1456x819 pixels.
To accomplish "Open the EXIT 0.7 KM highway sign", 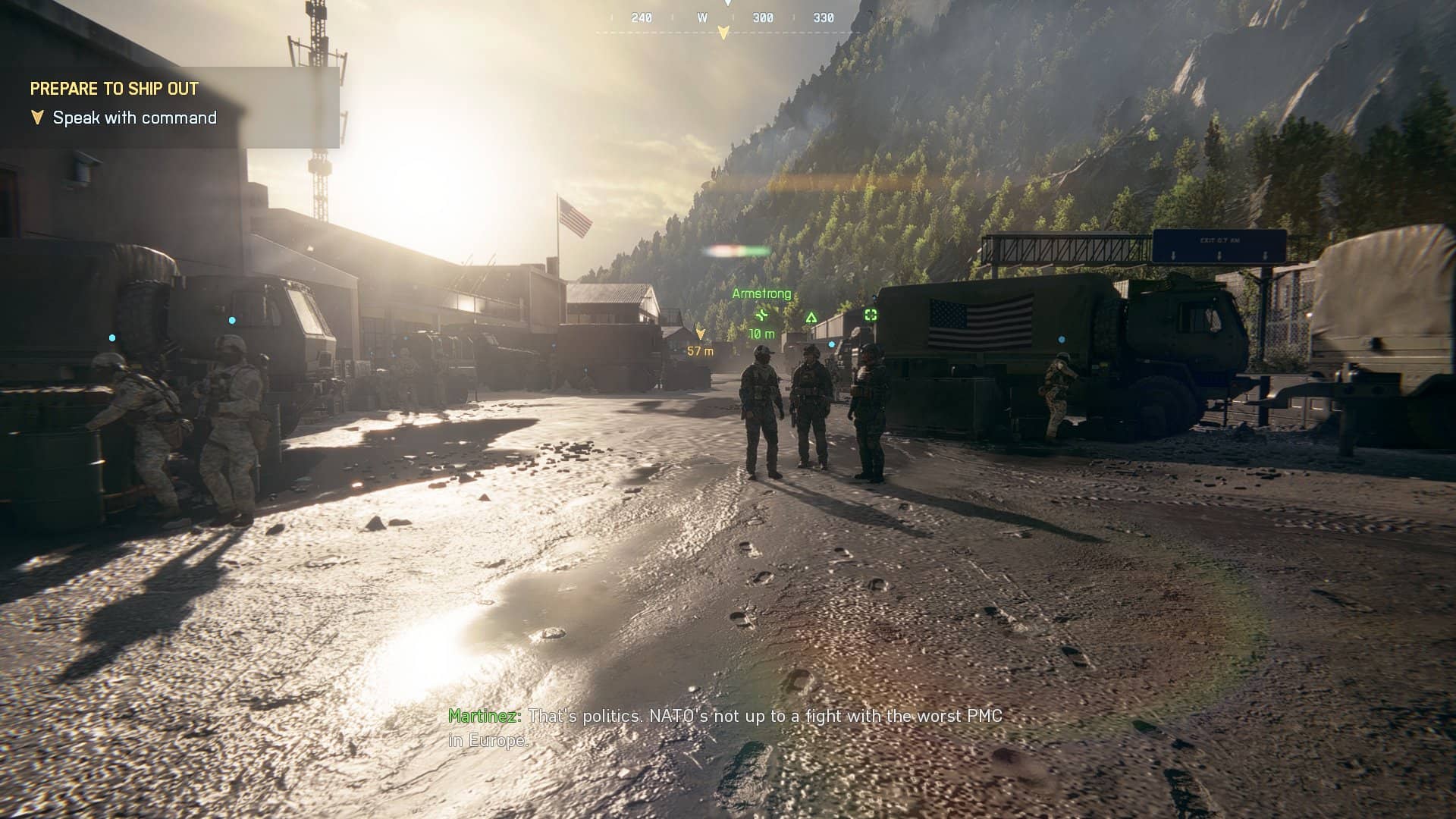I will [1221, 241].
